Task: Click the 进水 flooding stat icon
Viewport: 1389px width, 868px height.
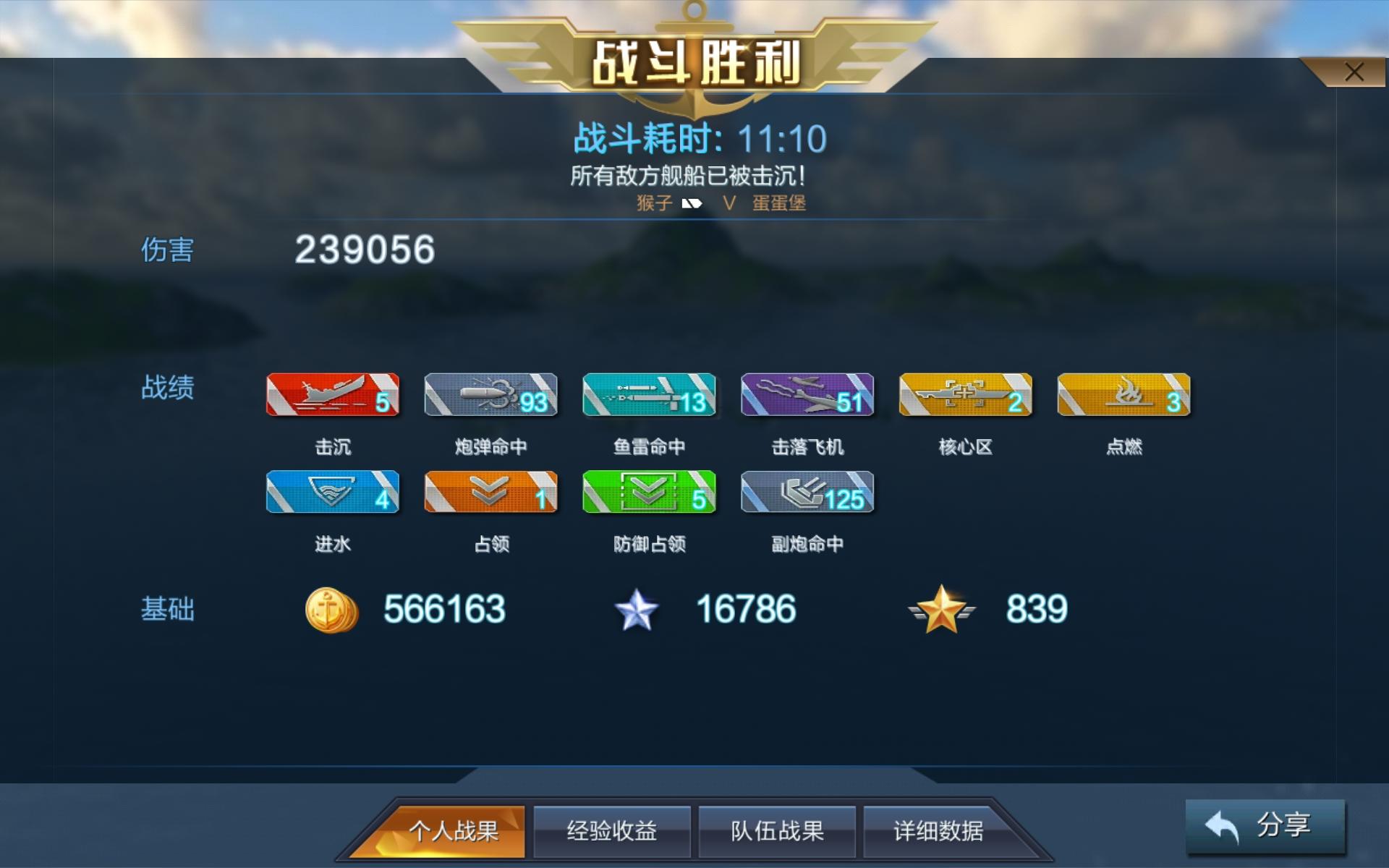Action: 332,493
